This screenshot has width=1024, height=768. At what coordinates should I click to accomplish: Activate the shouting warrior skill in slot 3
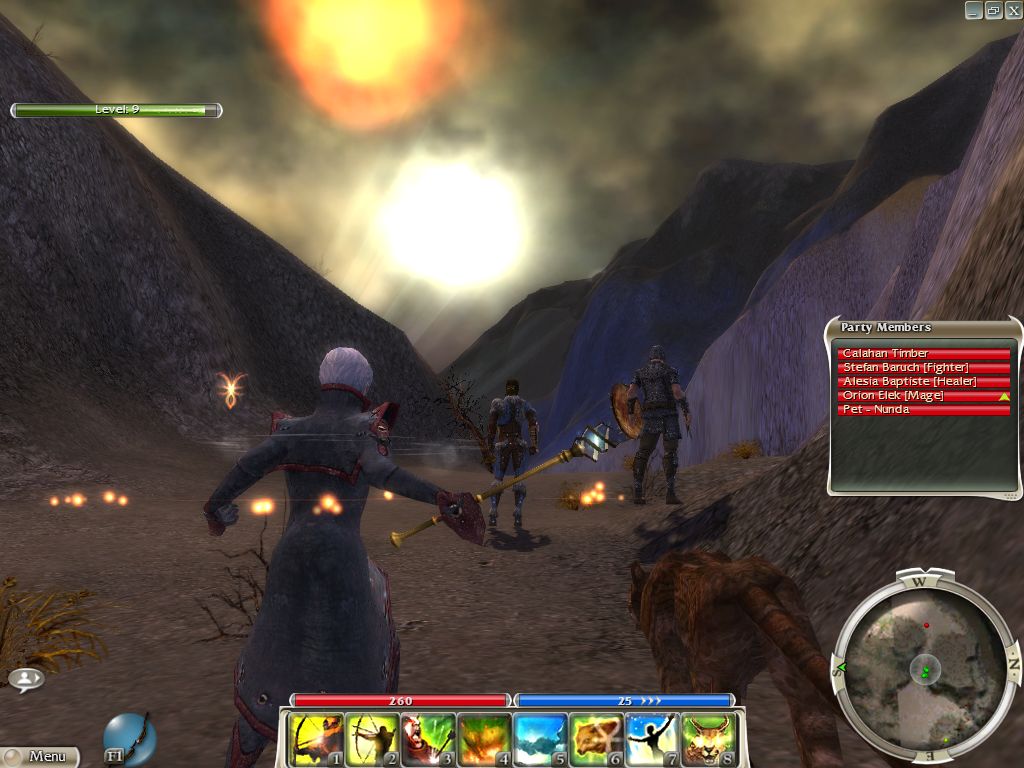tap(429, 740)
